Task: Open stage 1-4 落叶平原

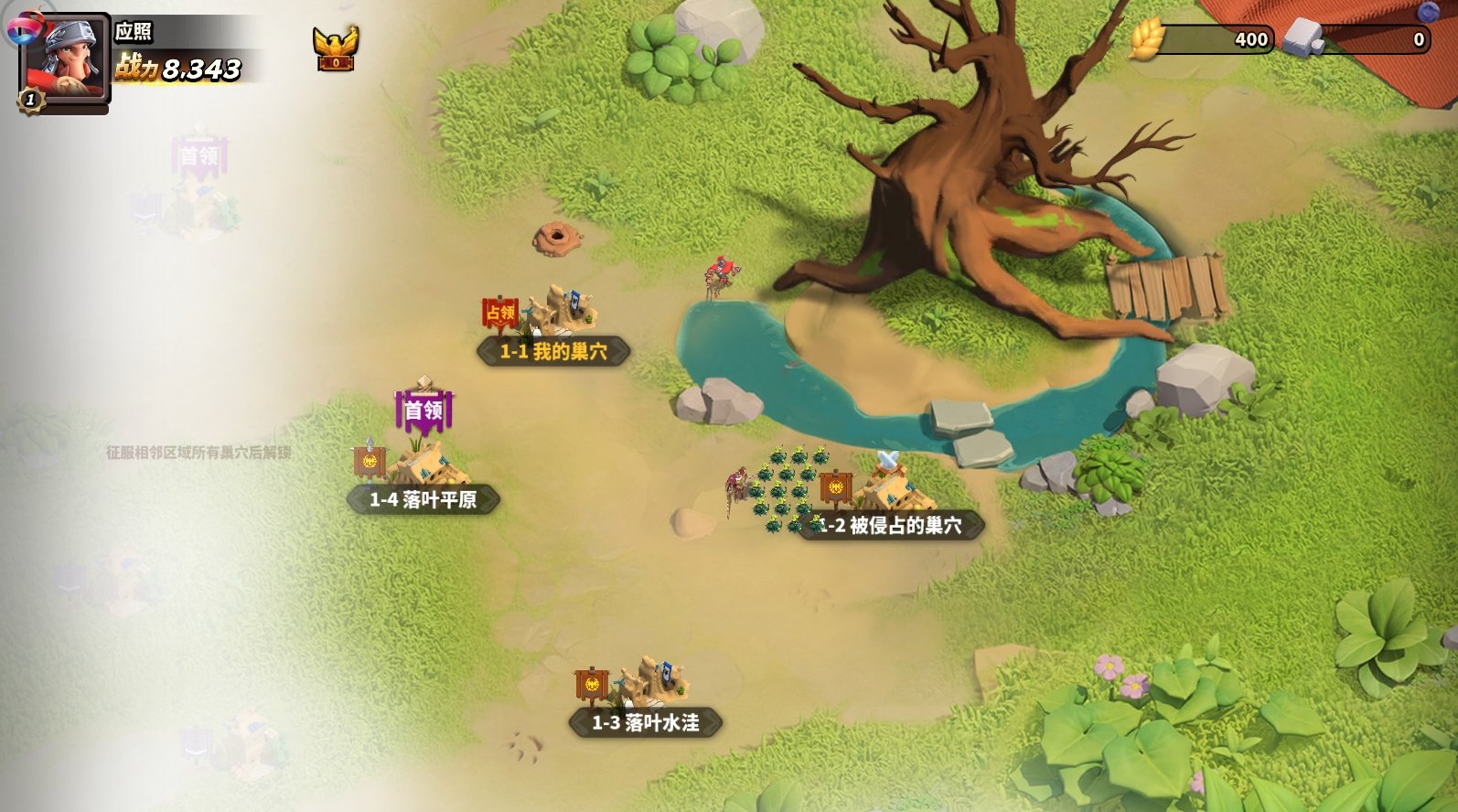Action: pos(423,499)
